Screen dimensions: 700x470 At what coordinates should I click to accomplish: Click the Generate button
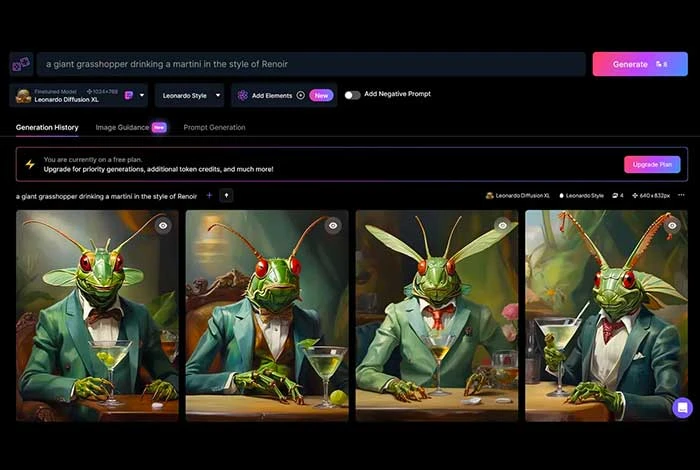[x=640, y=64]
